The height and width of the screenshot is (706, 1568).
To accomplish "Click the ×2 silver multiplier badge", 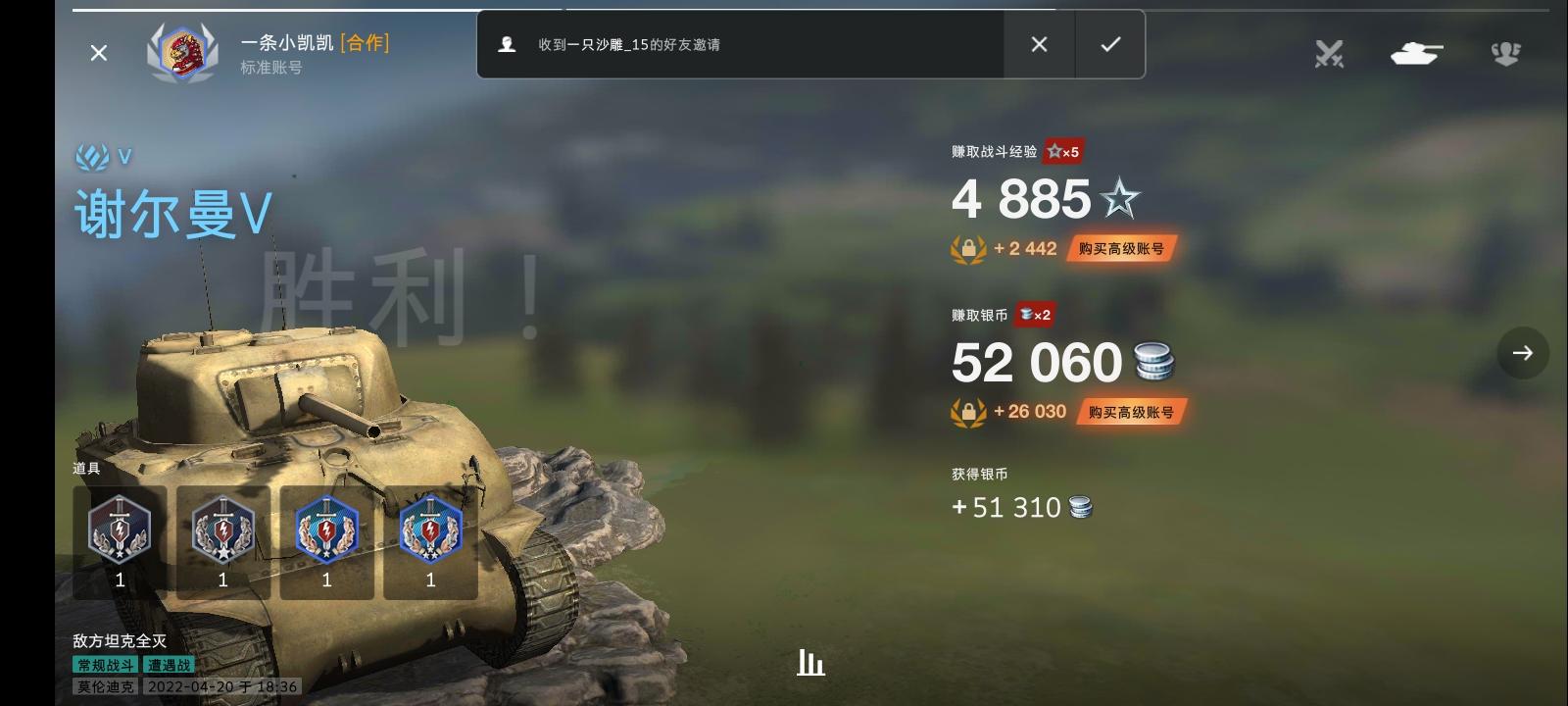I will pyautogui.click(x=1036, y=315).
